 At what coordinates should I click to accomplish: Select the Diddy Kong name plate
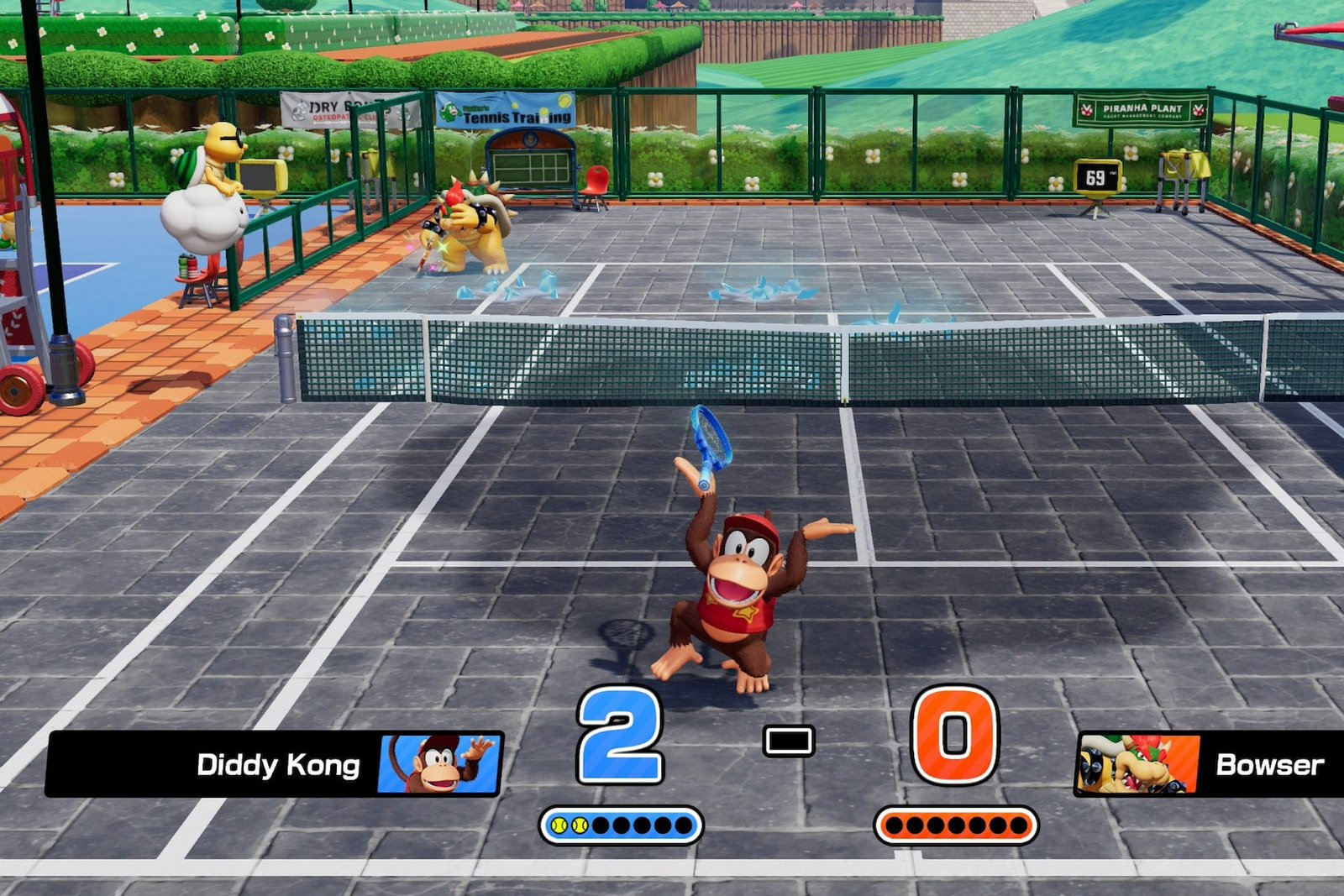click(277, 765)
